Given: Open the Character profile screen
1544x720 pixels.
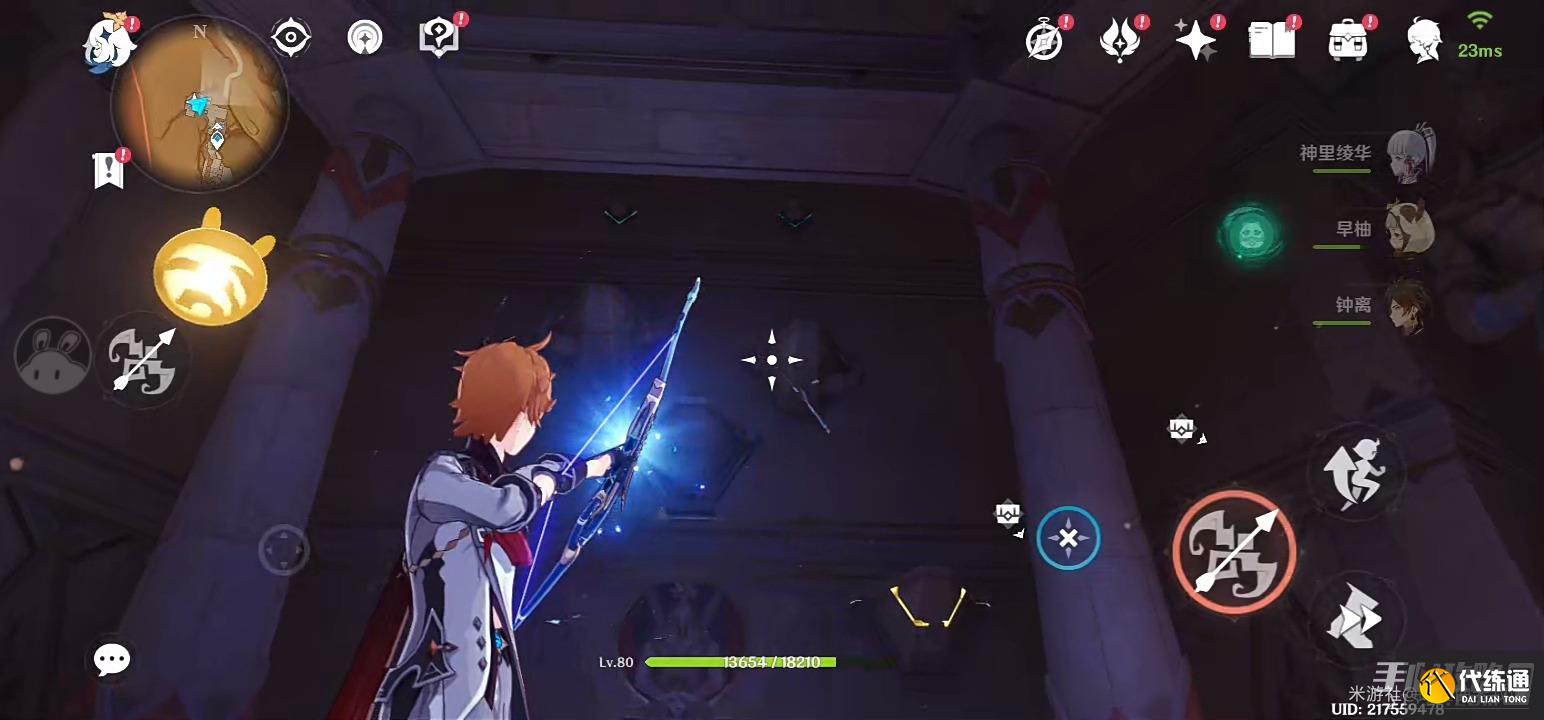Looking at the screenshot, I should (1422, 40).
